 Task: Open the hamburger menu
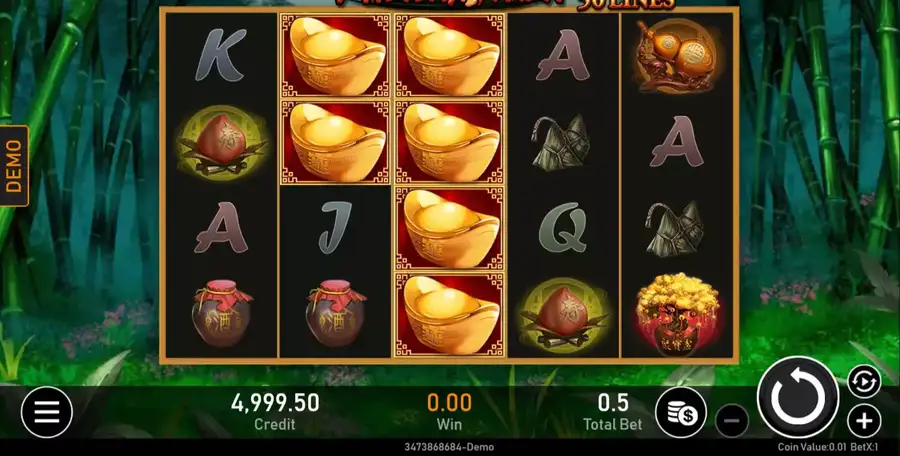pos(47,411)
